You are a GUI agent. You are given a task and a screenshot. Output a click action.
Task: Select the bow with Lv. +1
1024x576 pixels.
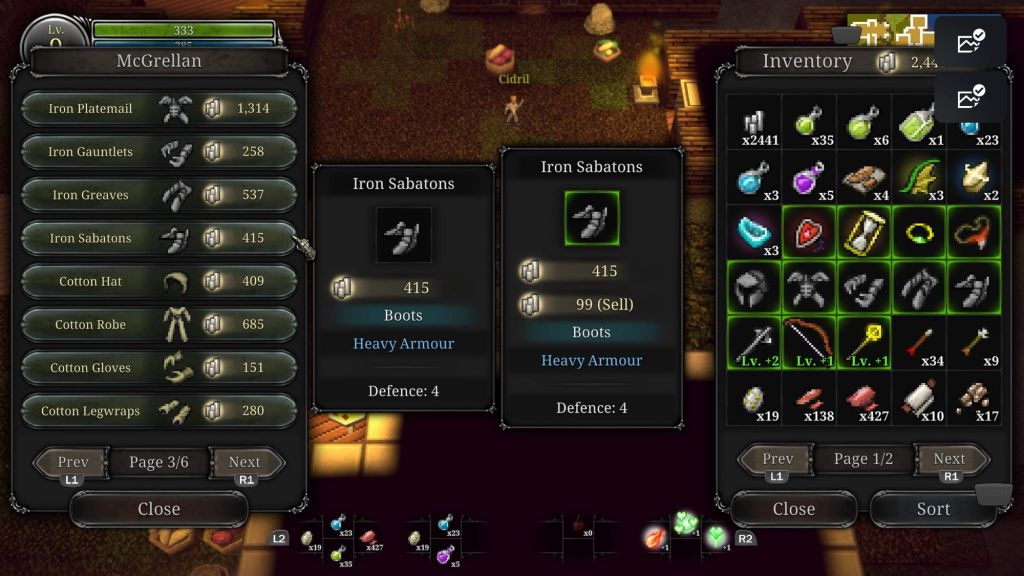coord(809,343)
